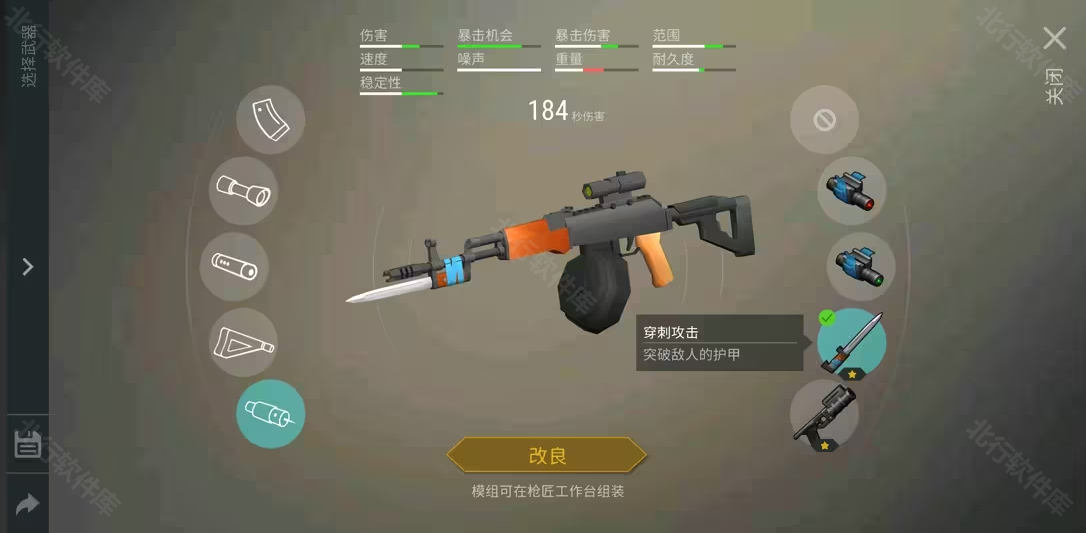Viewport: 1086px width, 533px height.
Task: Select the magazine mod category
Action: [270, 120]
